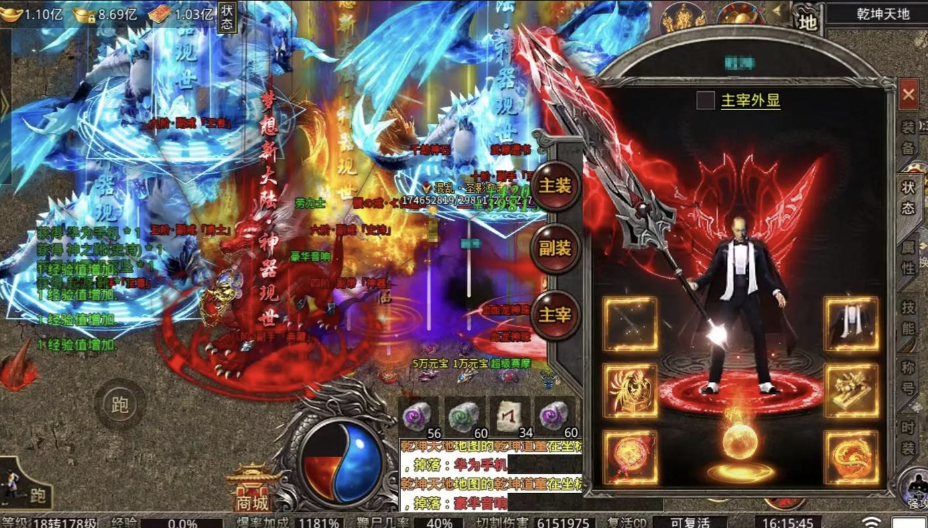The height and width of the screenshot is (528, 928).
Task: Show the 时装 fashion tab
Action: pyautogui.click(x=908, y=435)
